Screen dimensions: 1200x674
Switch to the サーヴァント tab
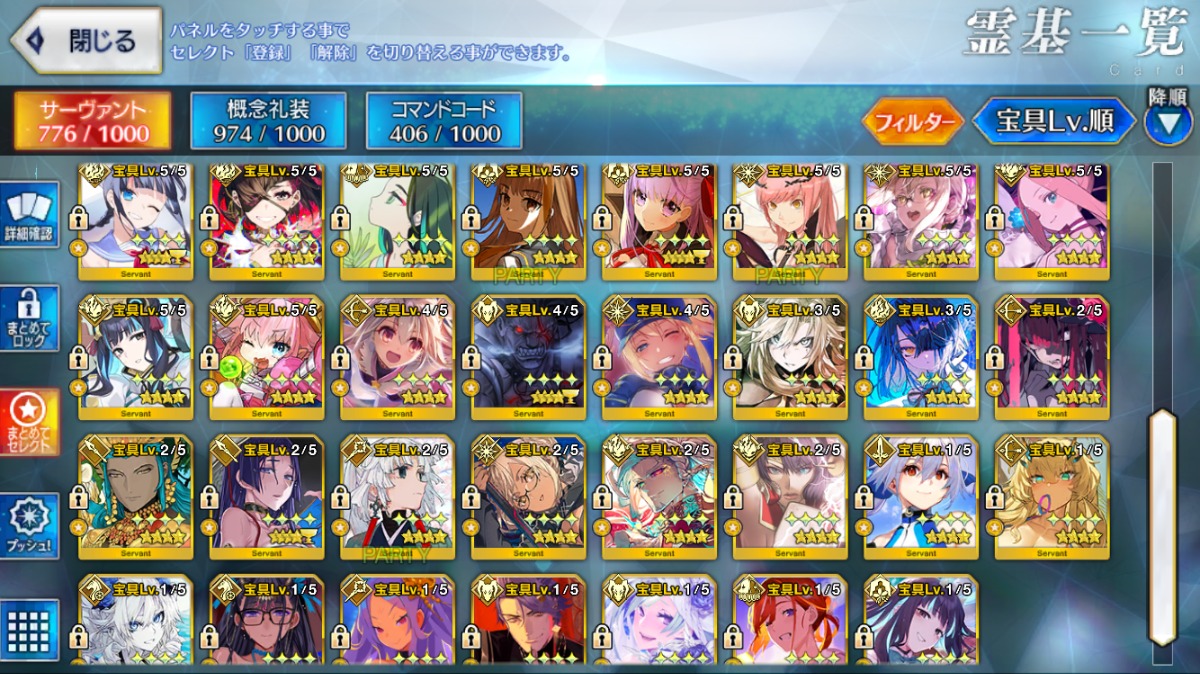coord(92,121)
